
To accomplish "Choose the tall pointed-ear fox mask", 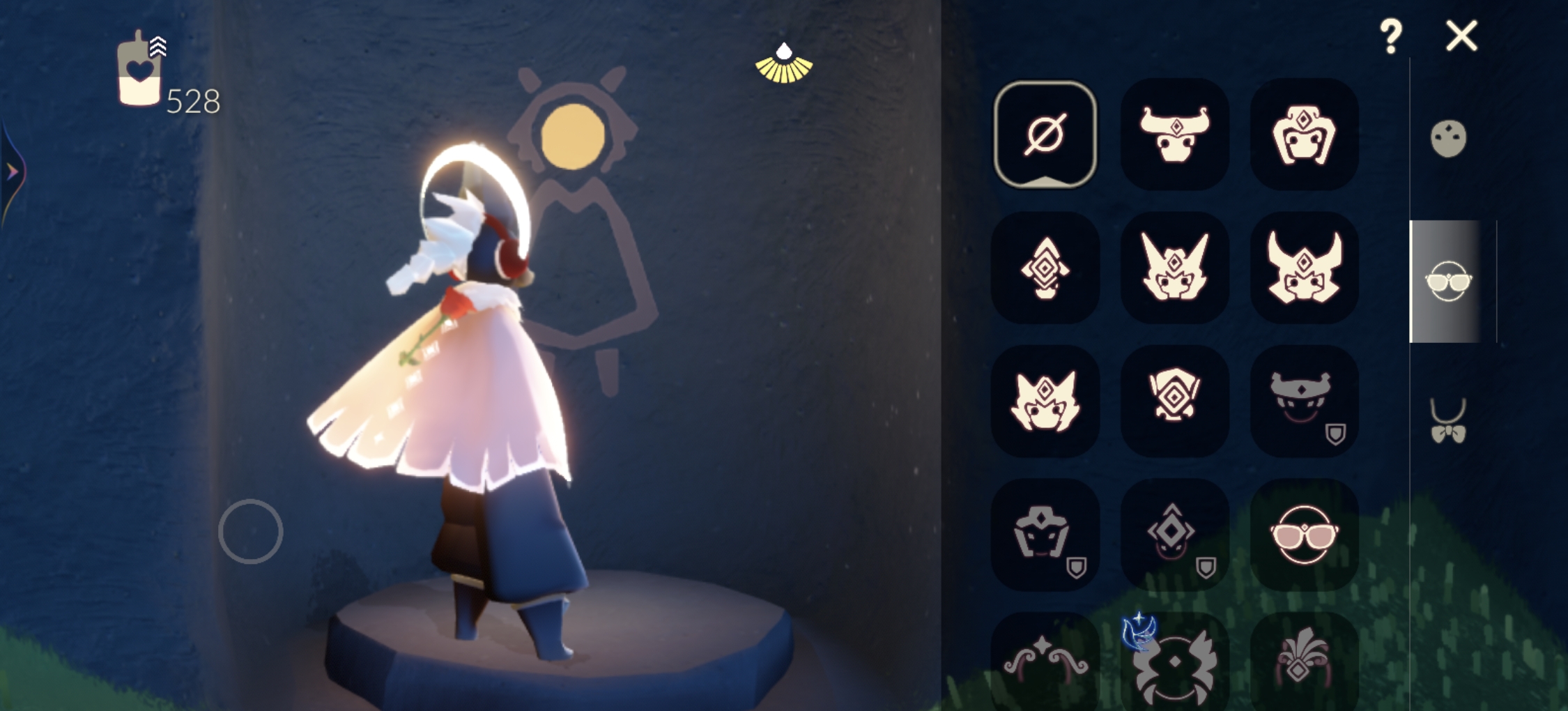I will coord(1174,268).
